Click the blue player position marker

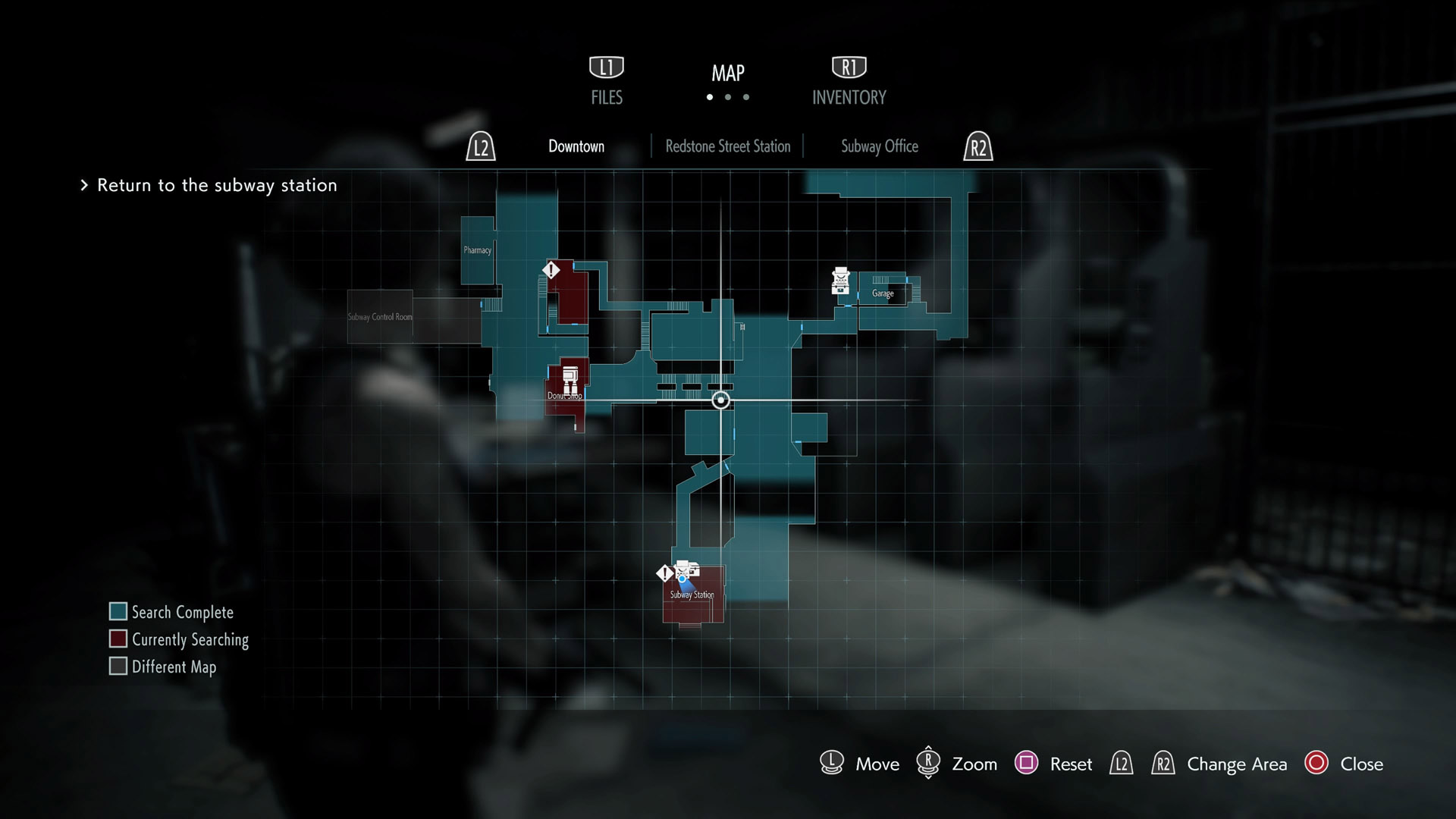tap(682, 580)
